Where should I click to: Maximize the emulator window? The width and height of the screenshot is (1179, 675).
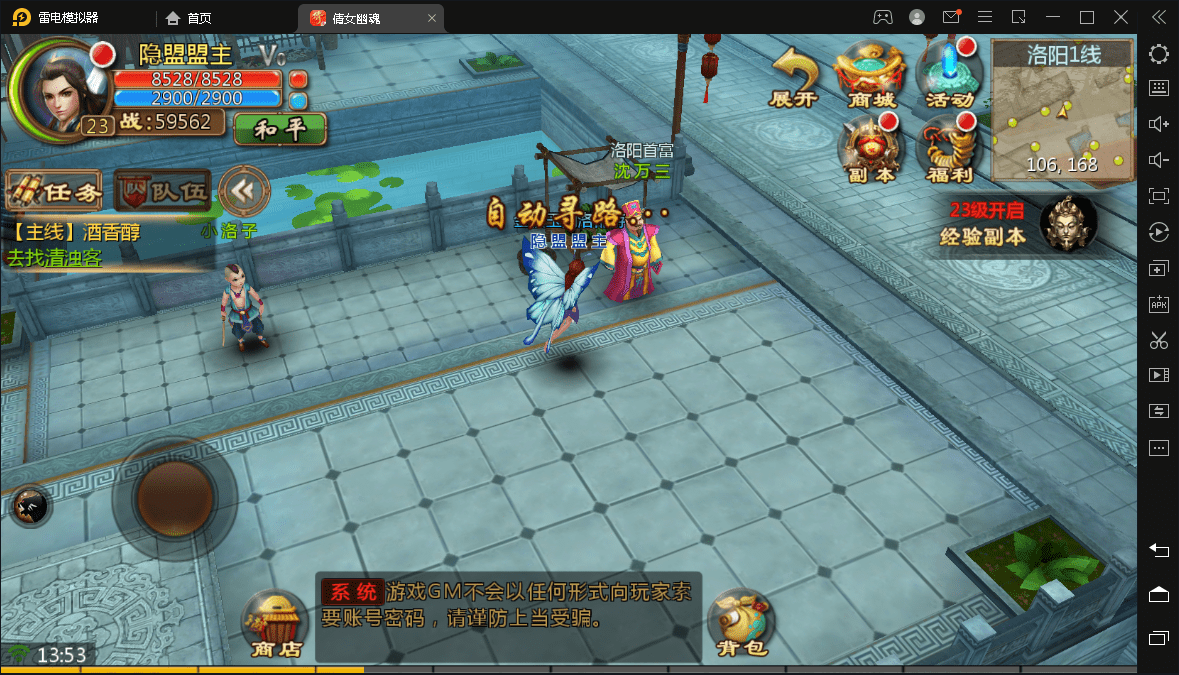1087,17
